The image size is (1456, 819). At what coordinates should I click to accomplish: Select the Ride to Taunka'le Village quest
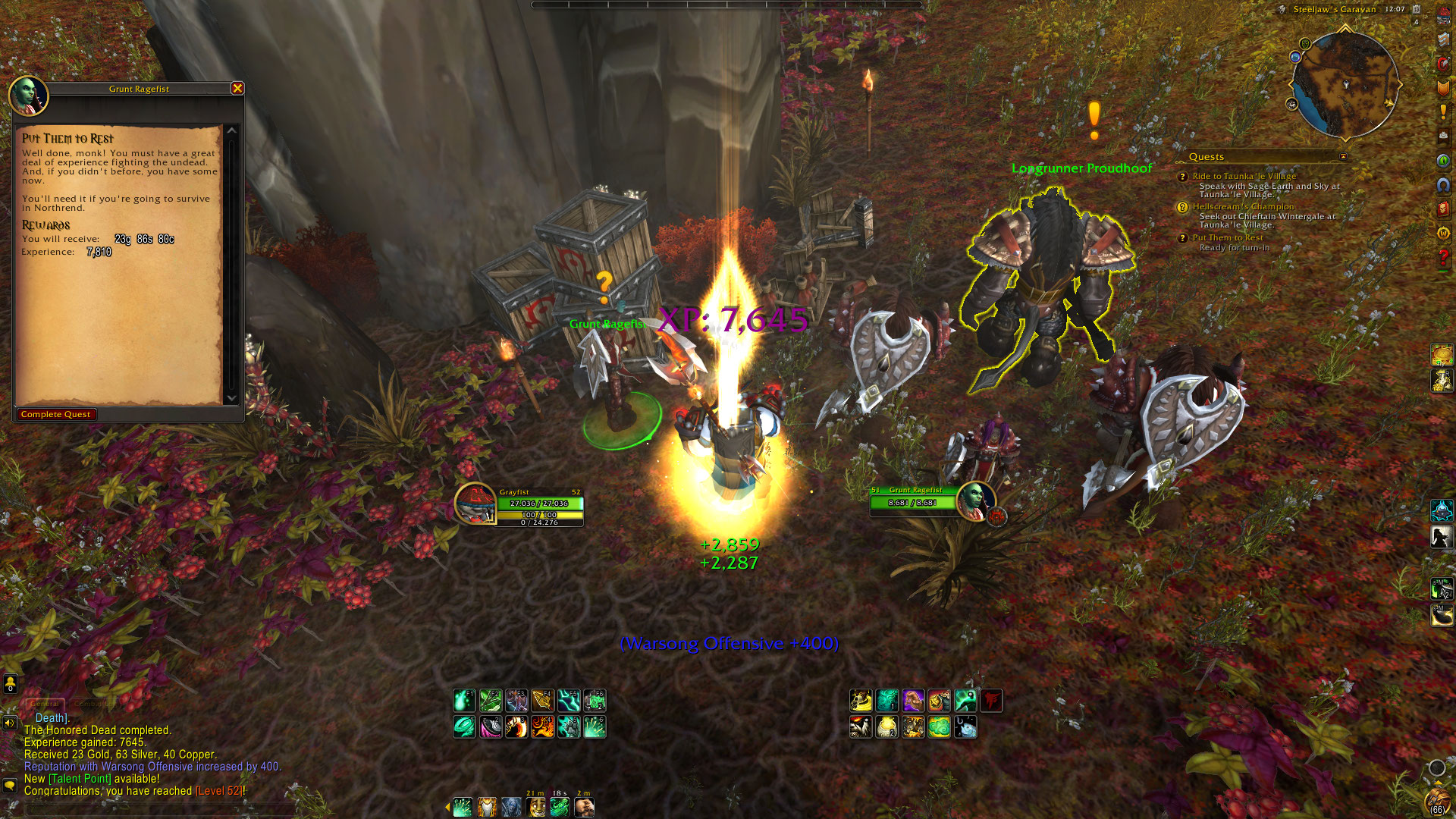tap(1244, 176)
